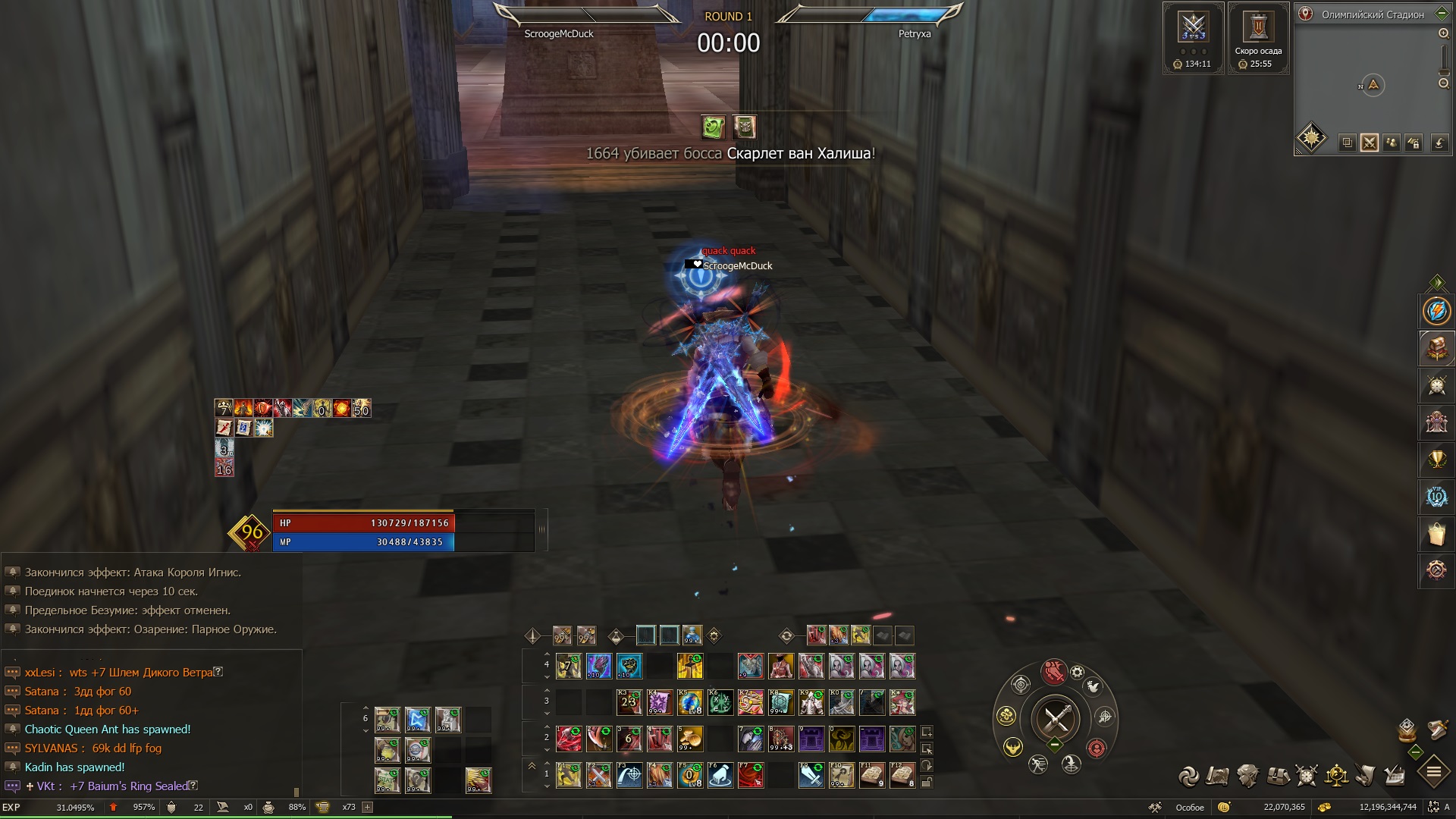Zoom out on the minimap
1456x819 pixels.
click(1444, 83)
